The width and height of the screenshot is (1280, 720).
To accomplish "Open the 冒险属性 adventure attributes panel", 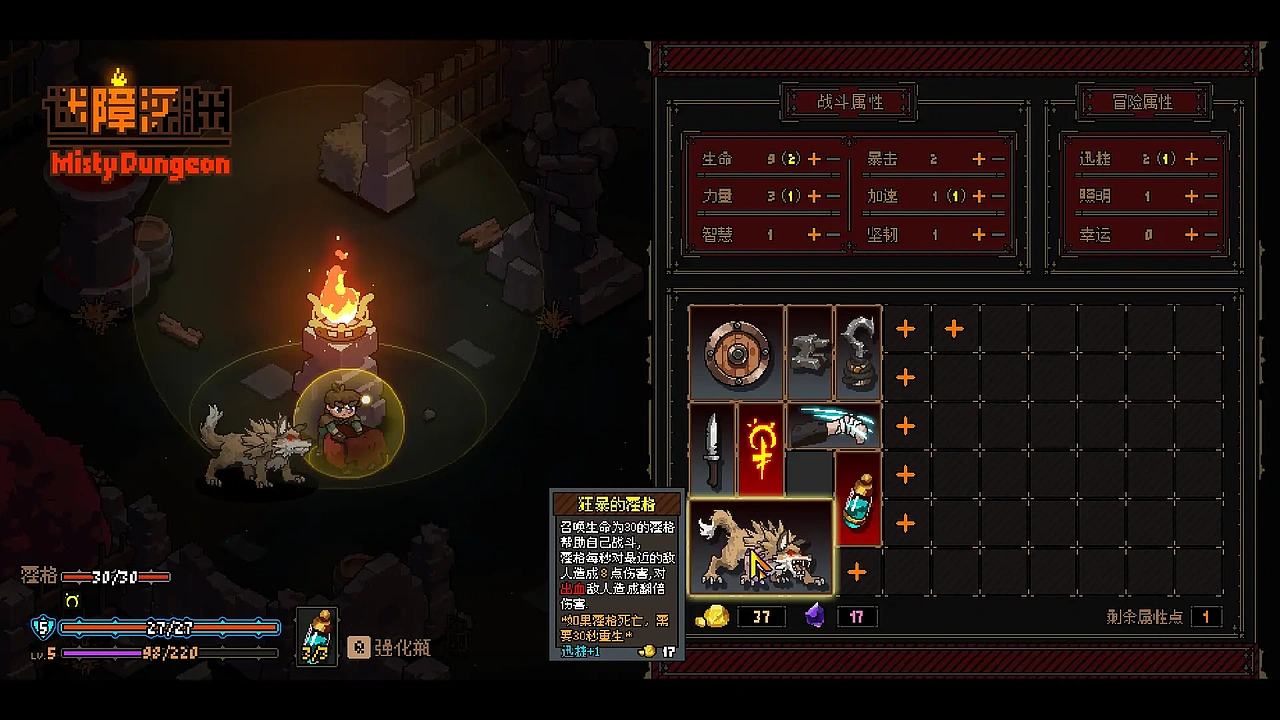I will click(1143, 103).
